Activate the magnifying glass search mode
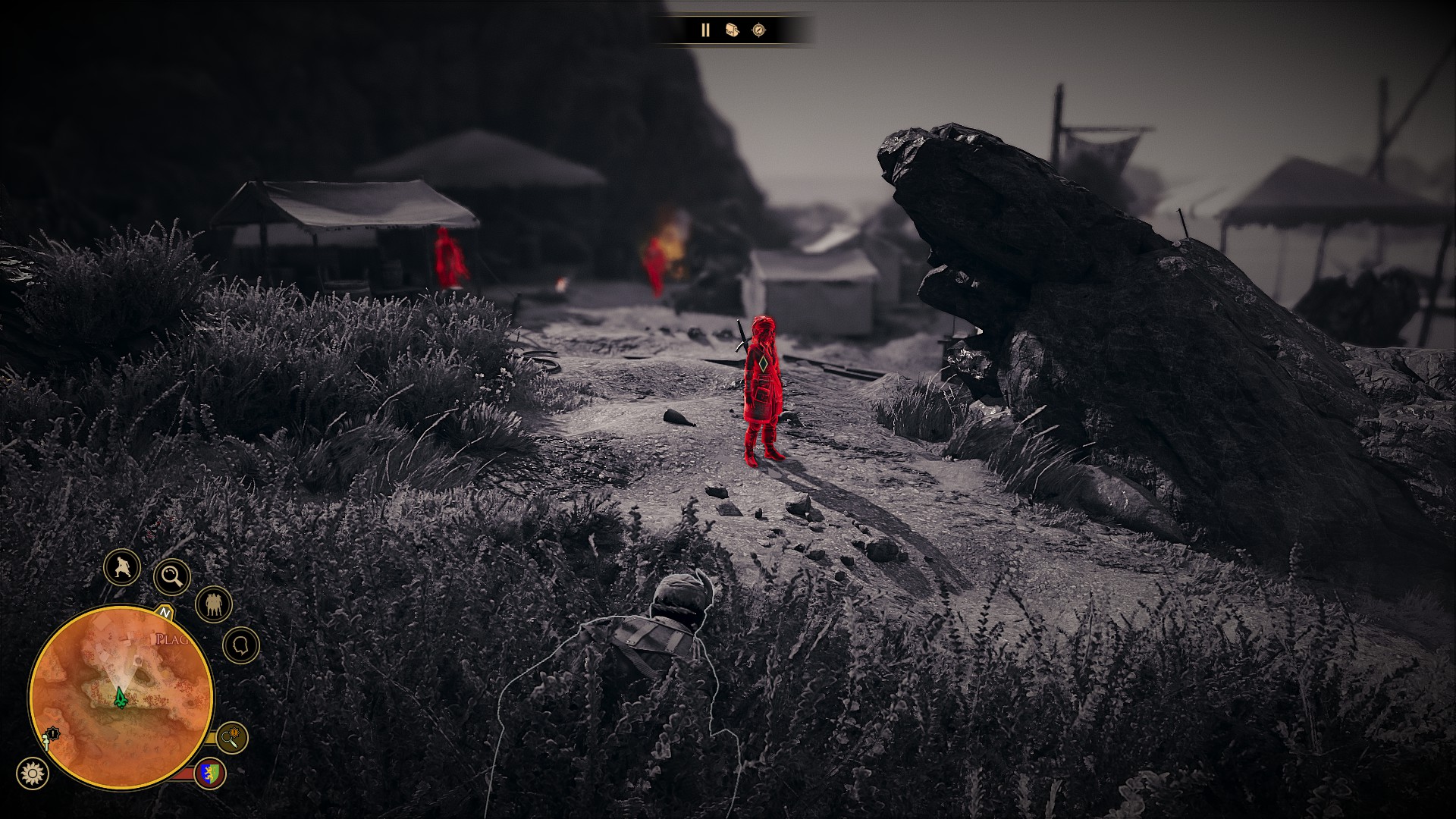This screenshot has width=1456, height=819. (x=172, y=577)
